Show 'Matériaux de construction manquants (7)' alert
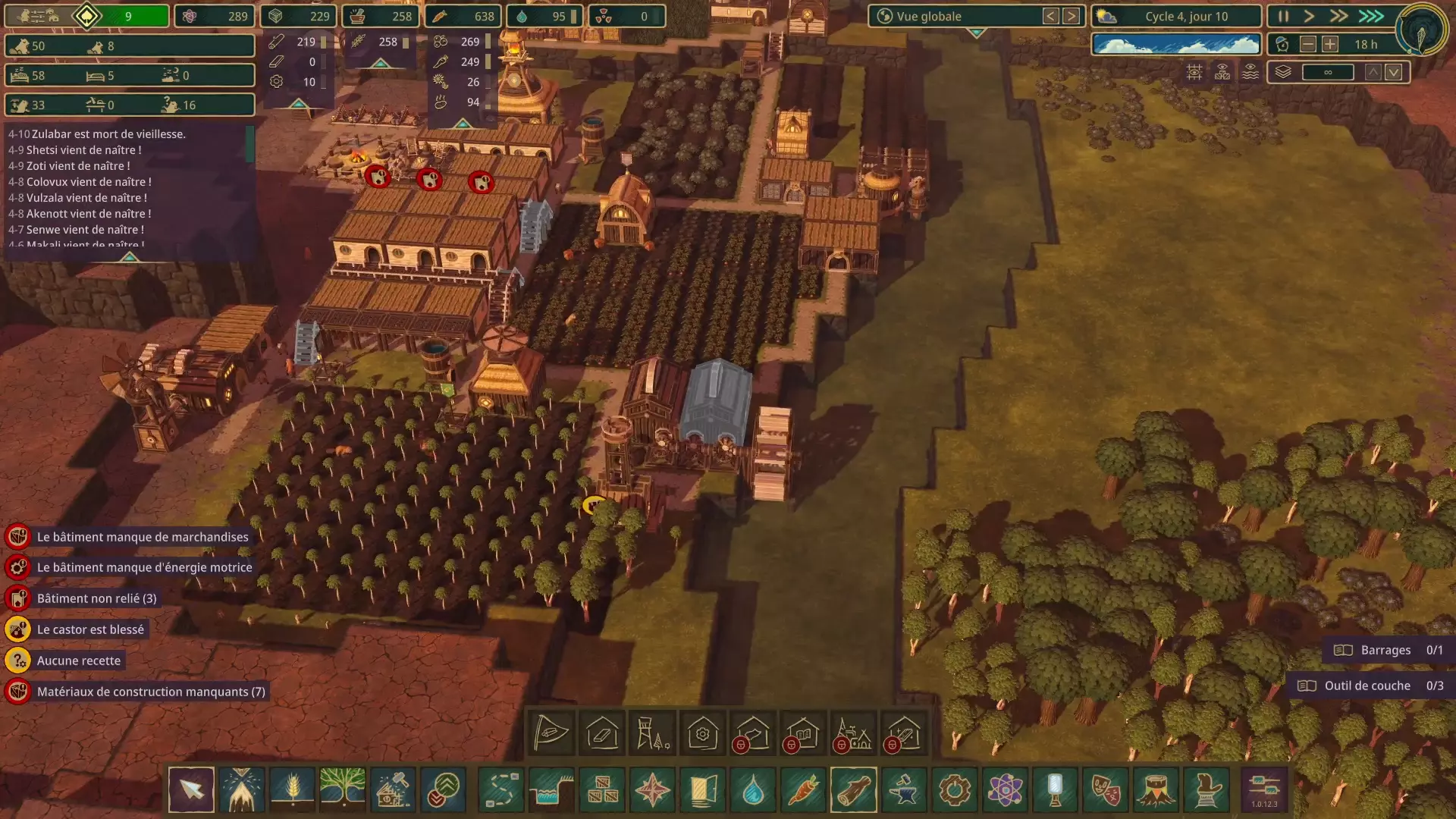The image size is (1456, 819). pyautogui.click(x=150, y=692)
